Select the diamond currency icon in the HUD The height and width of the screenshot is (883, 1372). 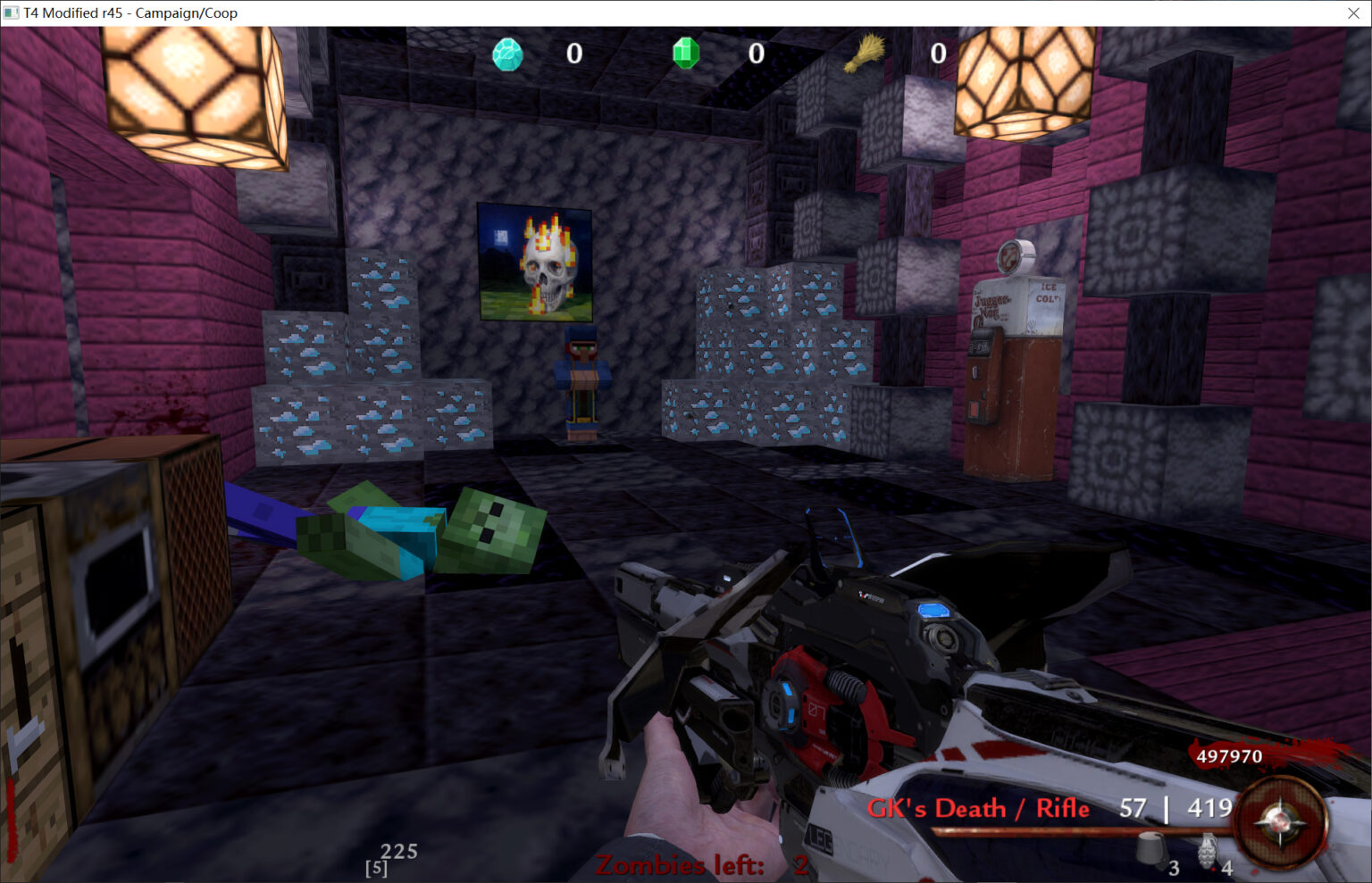[506, 54]
